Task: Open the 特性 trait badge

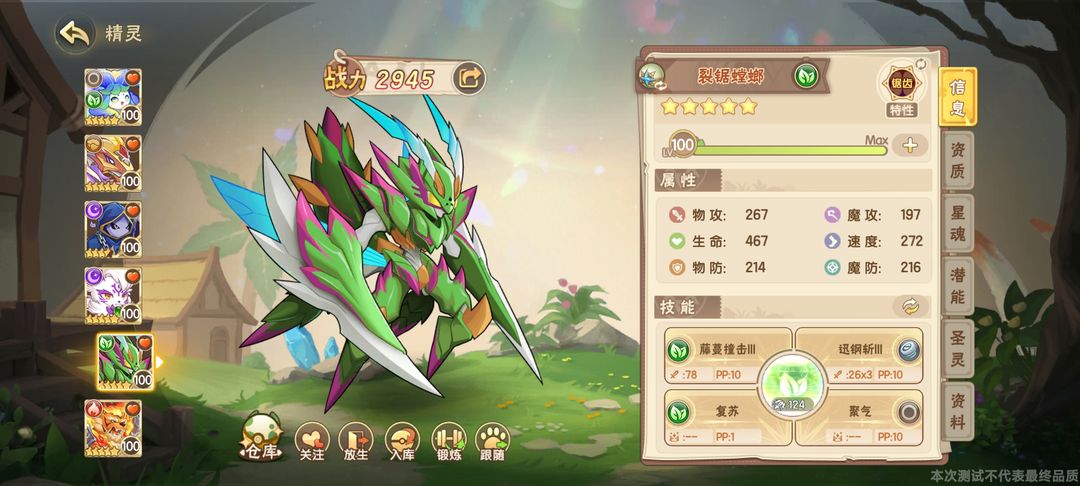Action: (x=901, y=89)
